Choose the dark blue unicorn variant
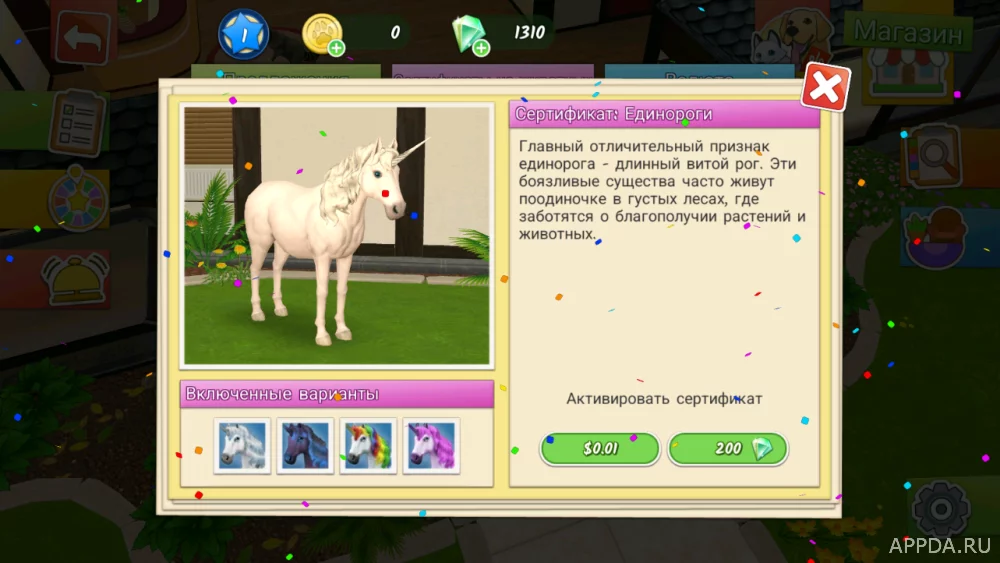 pyautogui.click(x=305, y=445)
